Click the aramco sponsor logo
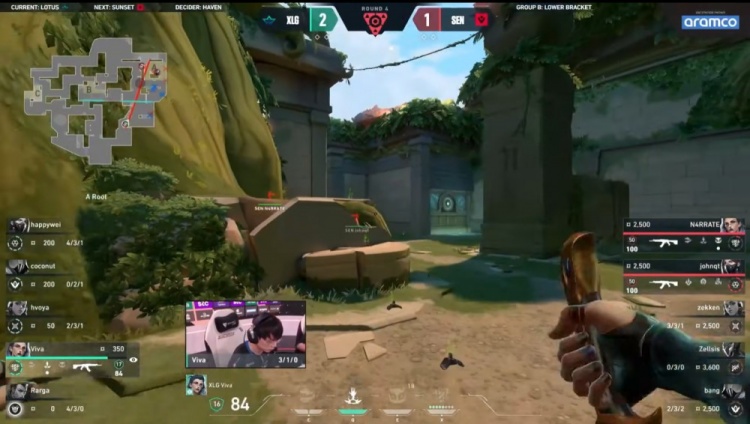 (710, 21)
